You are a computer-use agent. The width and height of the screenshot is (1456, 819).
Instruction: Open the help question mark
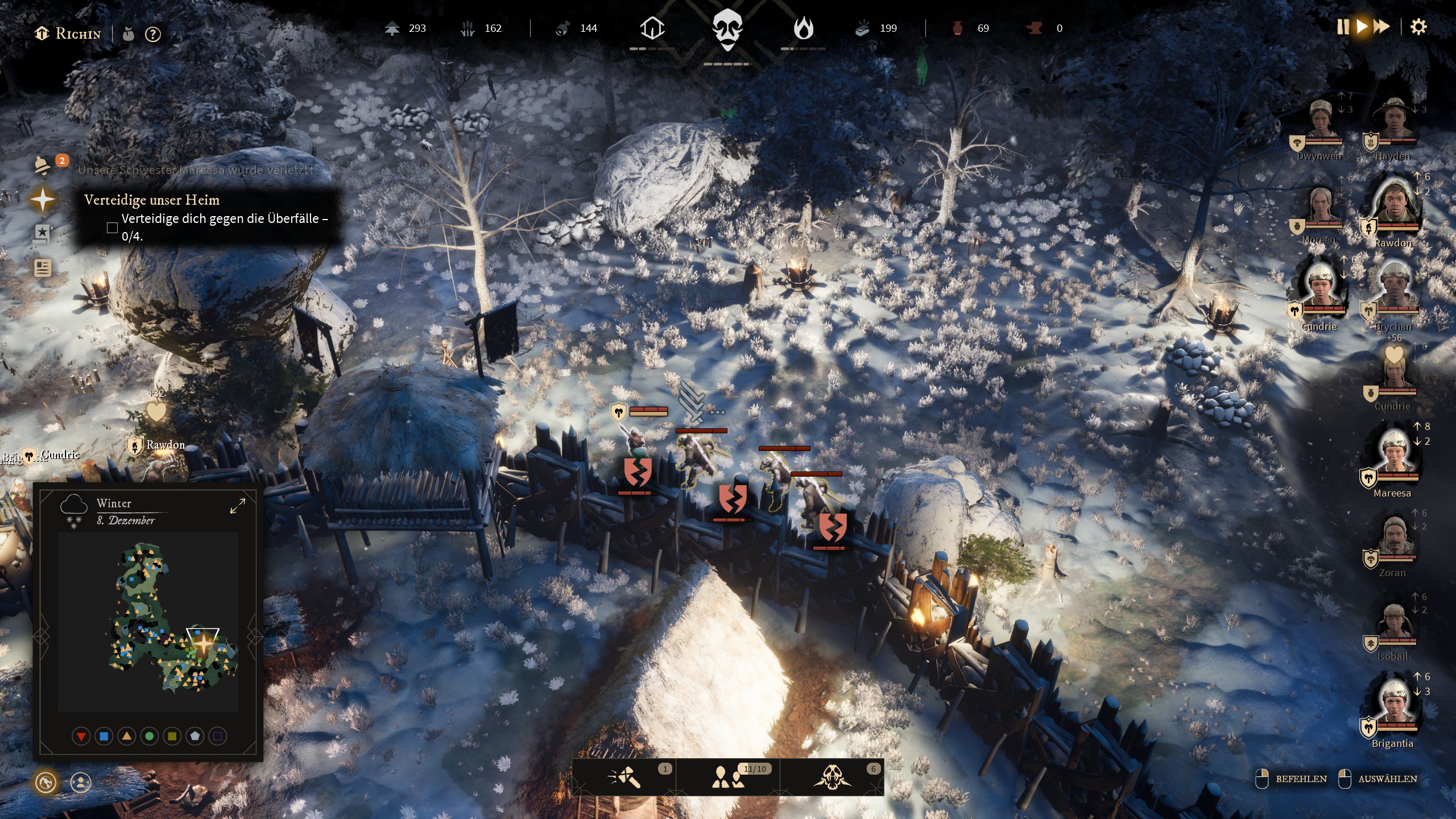point(152,34)
